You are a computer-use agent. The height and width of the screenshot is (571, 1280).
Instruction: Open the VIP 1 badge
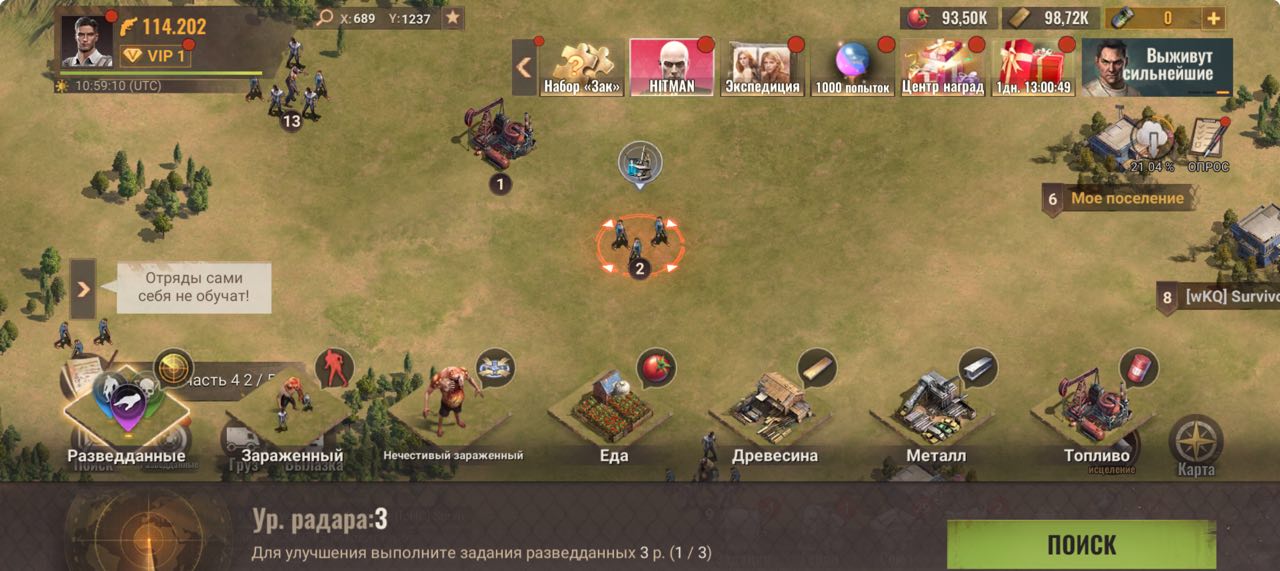click(x=155, y=56)
